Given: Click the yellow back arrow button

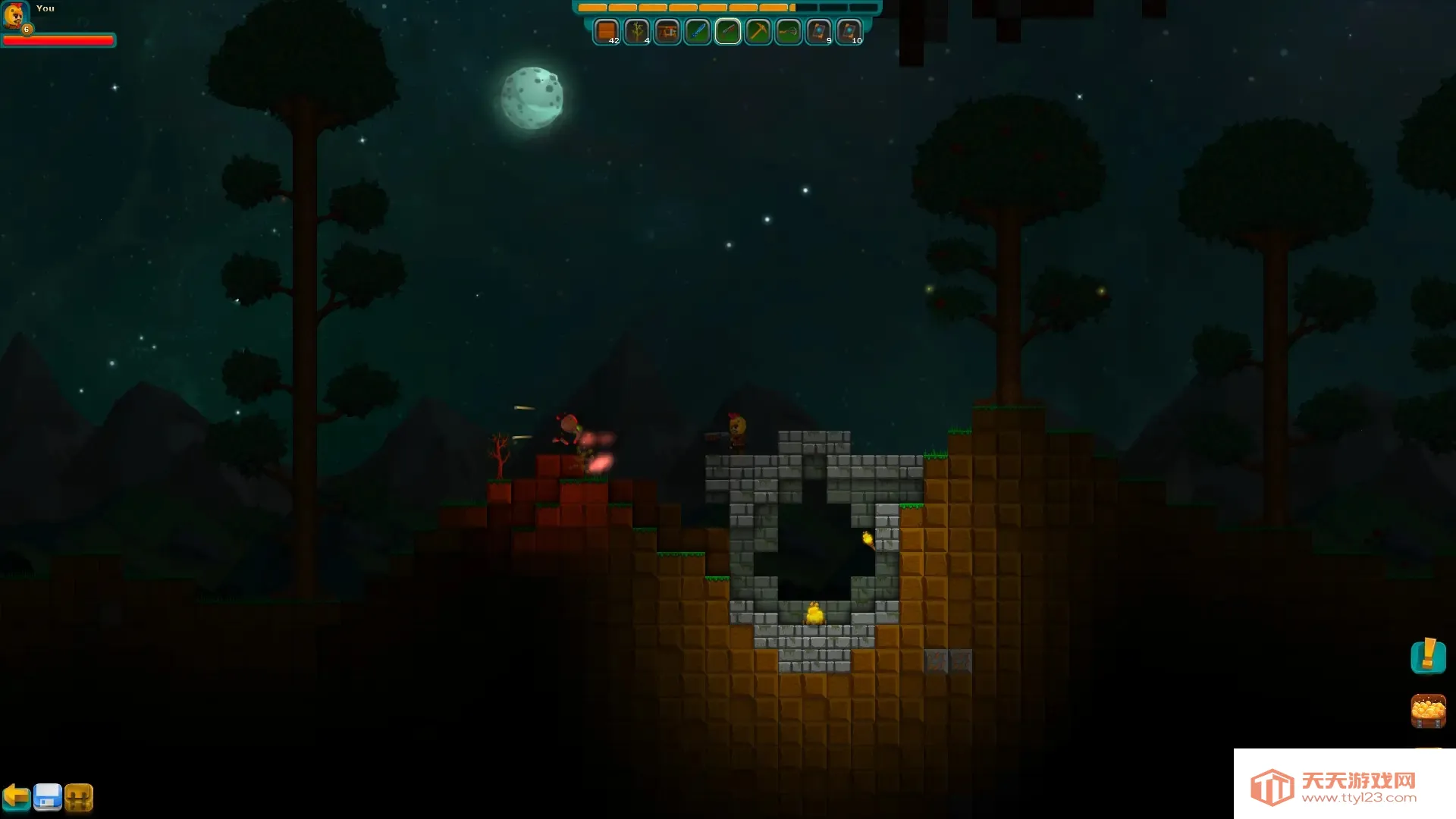Looking at the screenshot, I should [16, 797].
